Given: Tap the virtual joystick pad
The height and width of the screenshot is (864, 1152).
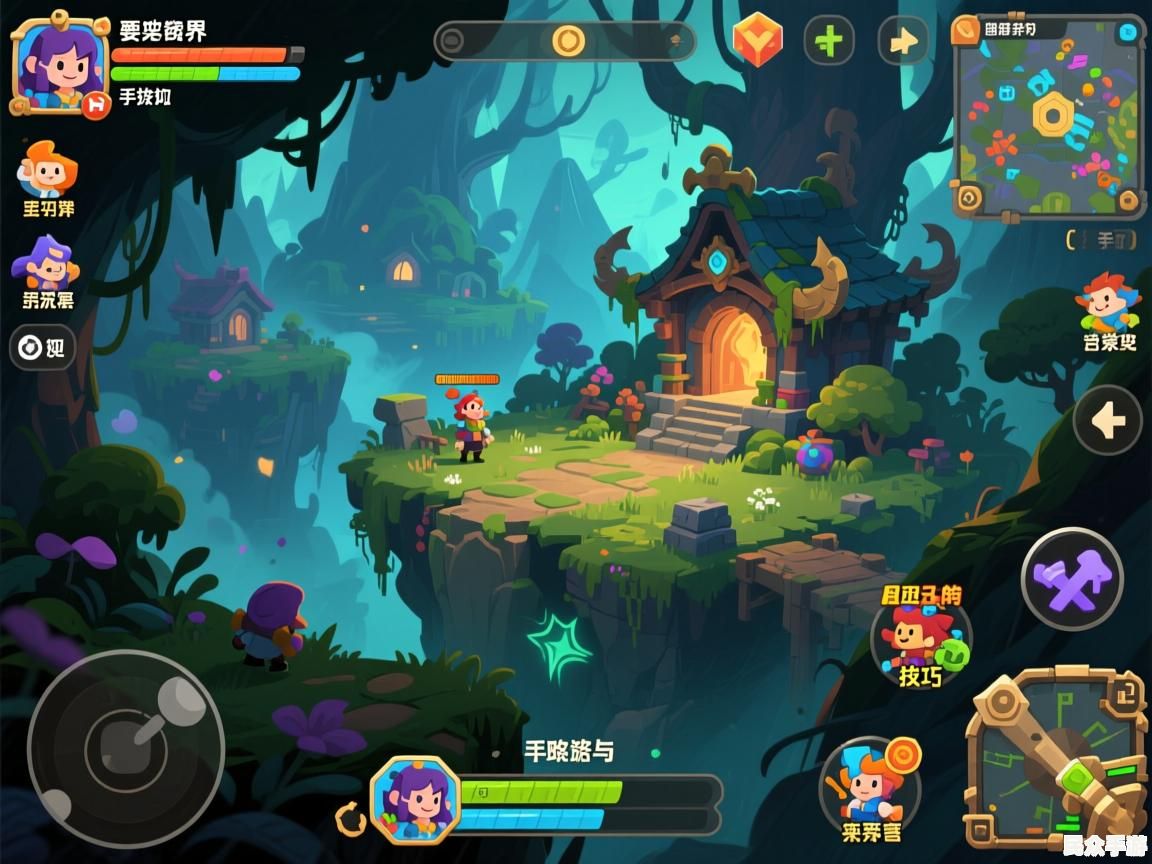Looking at the screenshot, I should (125, 748).
